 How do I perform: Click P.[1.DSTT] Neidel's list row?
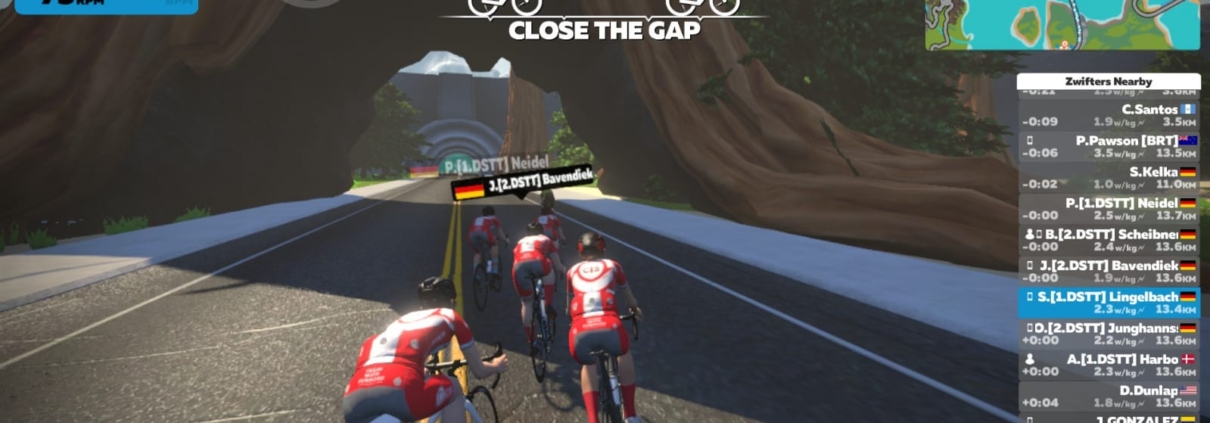tap(1109, 209)
